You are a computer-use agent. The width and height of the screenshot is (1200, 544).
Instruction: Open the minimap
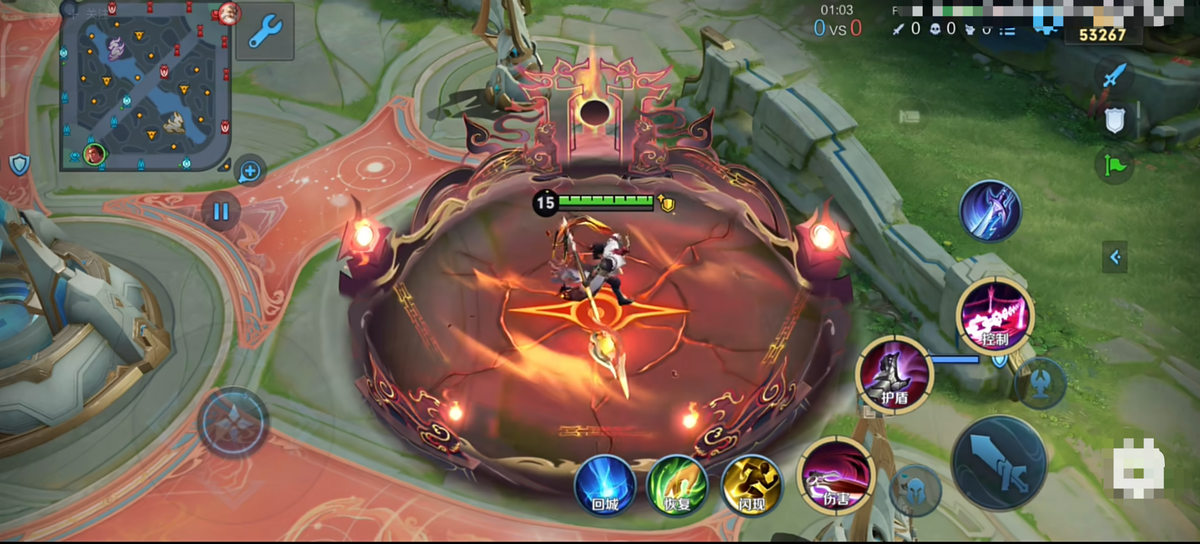[x=146, y=84]
